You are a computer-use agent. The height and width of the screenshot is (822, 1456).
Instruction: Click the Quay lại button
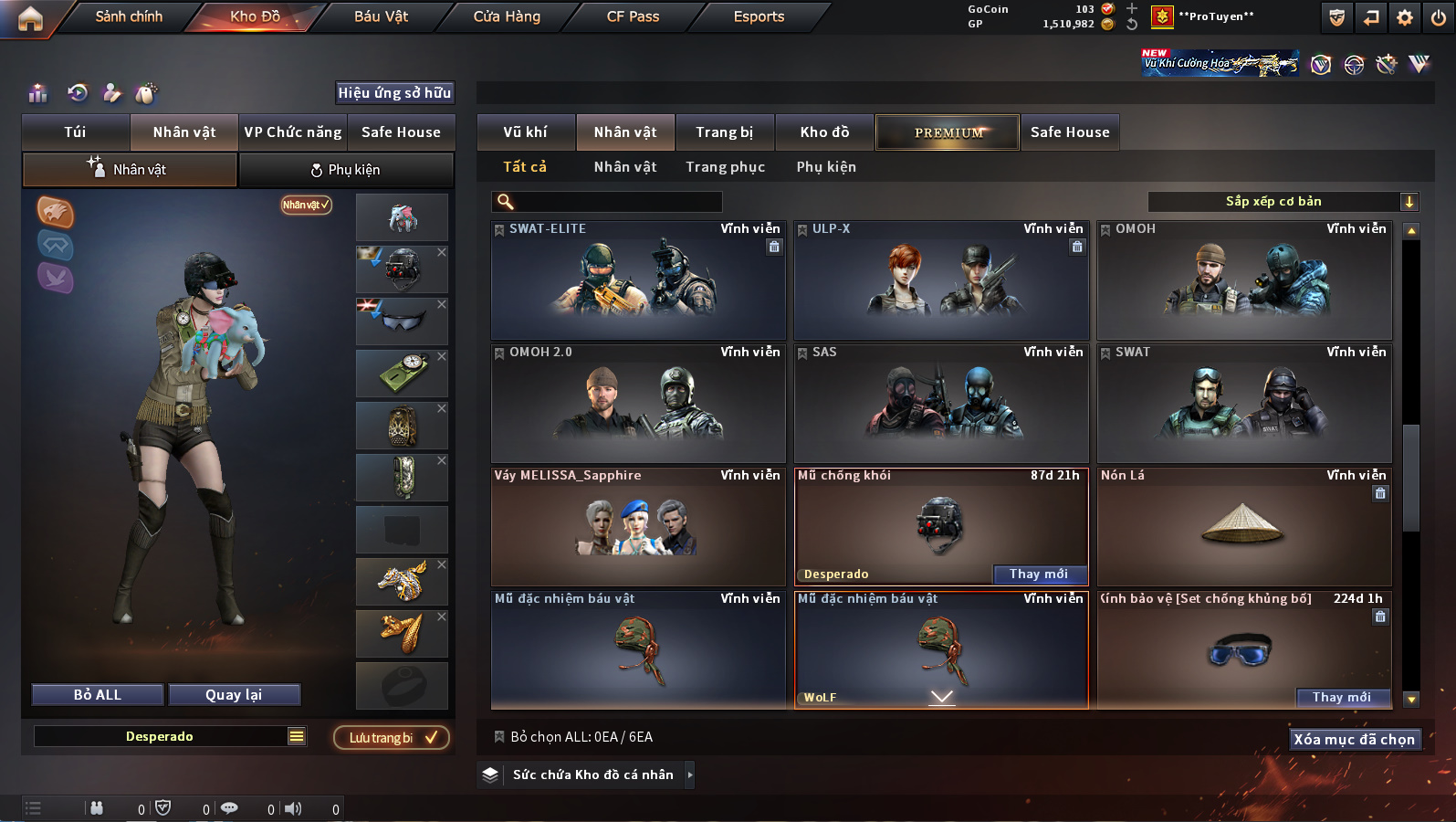[234, 695]
